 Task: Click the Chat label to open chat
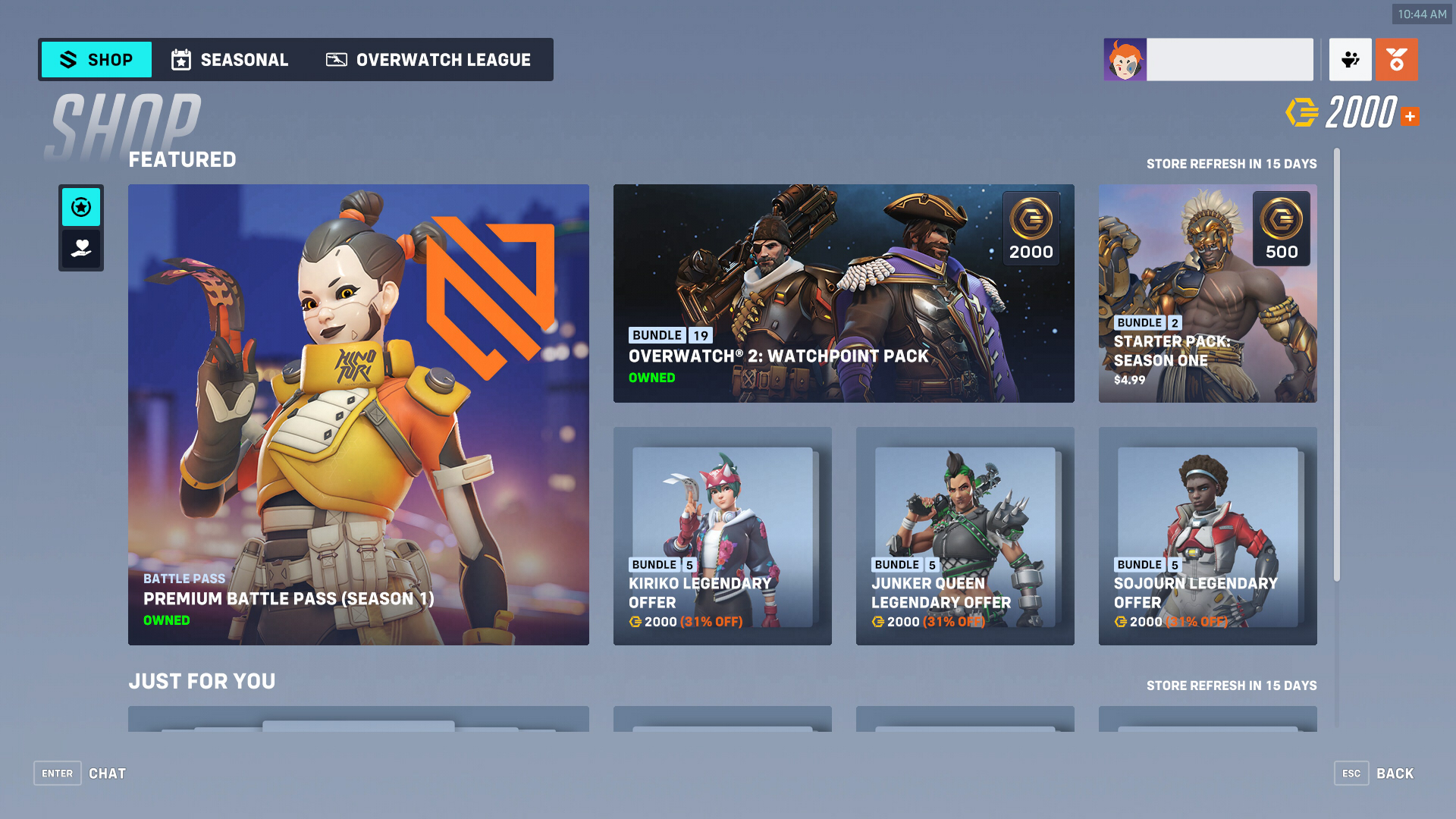point(107,773)
